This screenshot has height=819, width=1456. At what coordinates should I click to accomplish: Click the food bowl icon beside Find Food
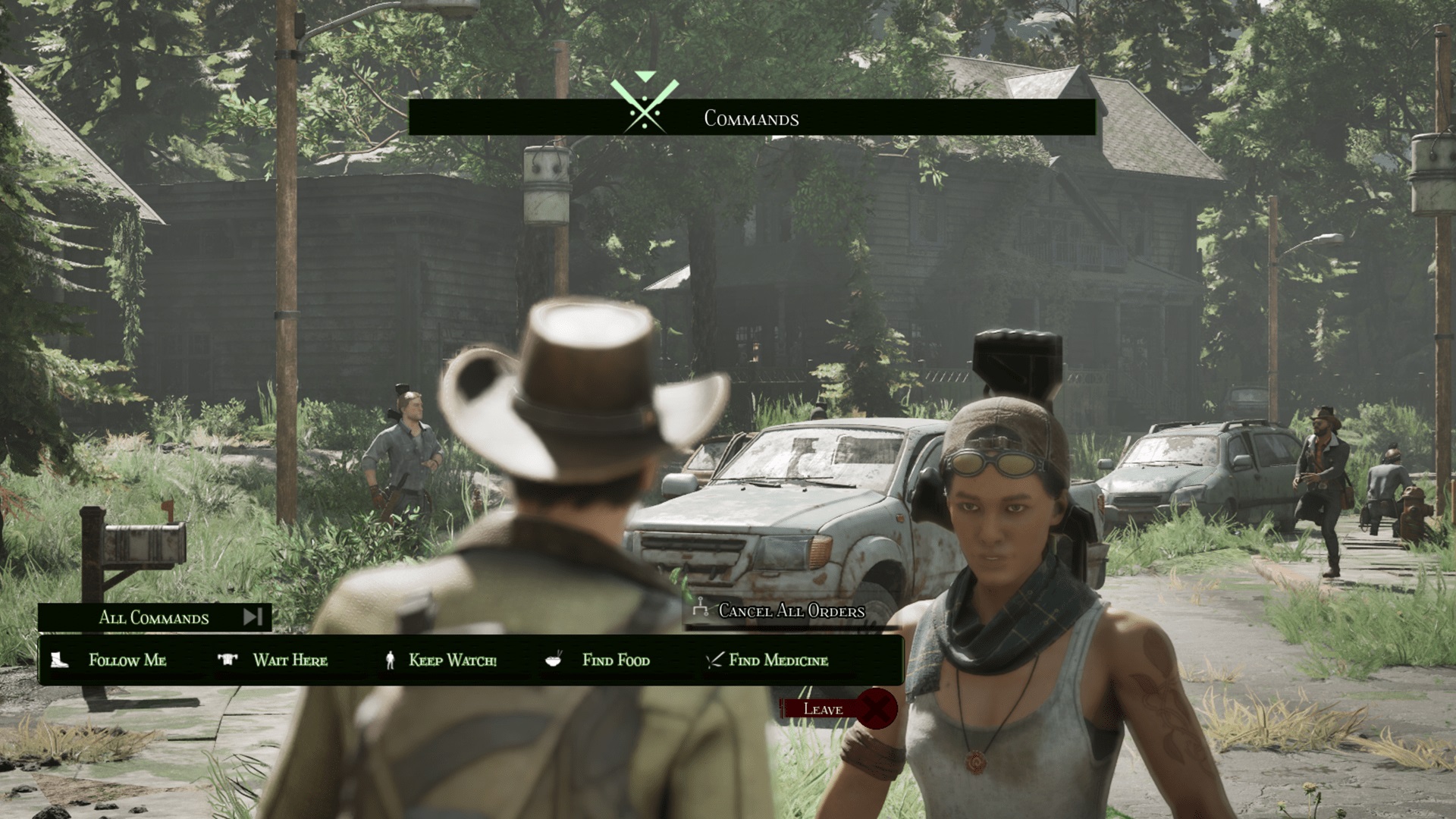pyautogui.click(x=553, y=661)
